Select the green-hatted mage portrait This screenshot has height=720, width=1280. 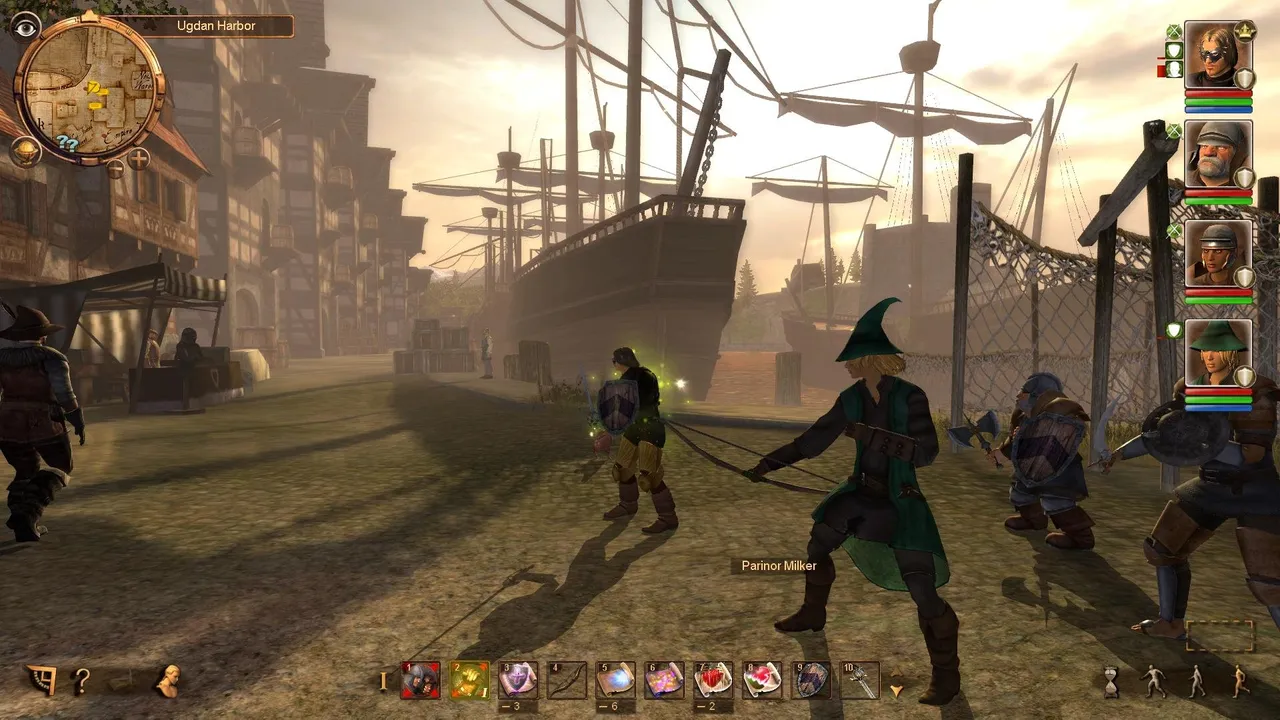(1217, 352)
